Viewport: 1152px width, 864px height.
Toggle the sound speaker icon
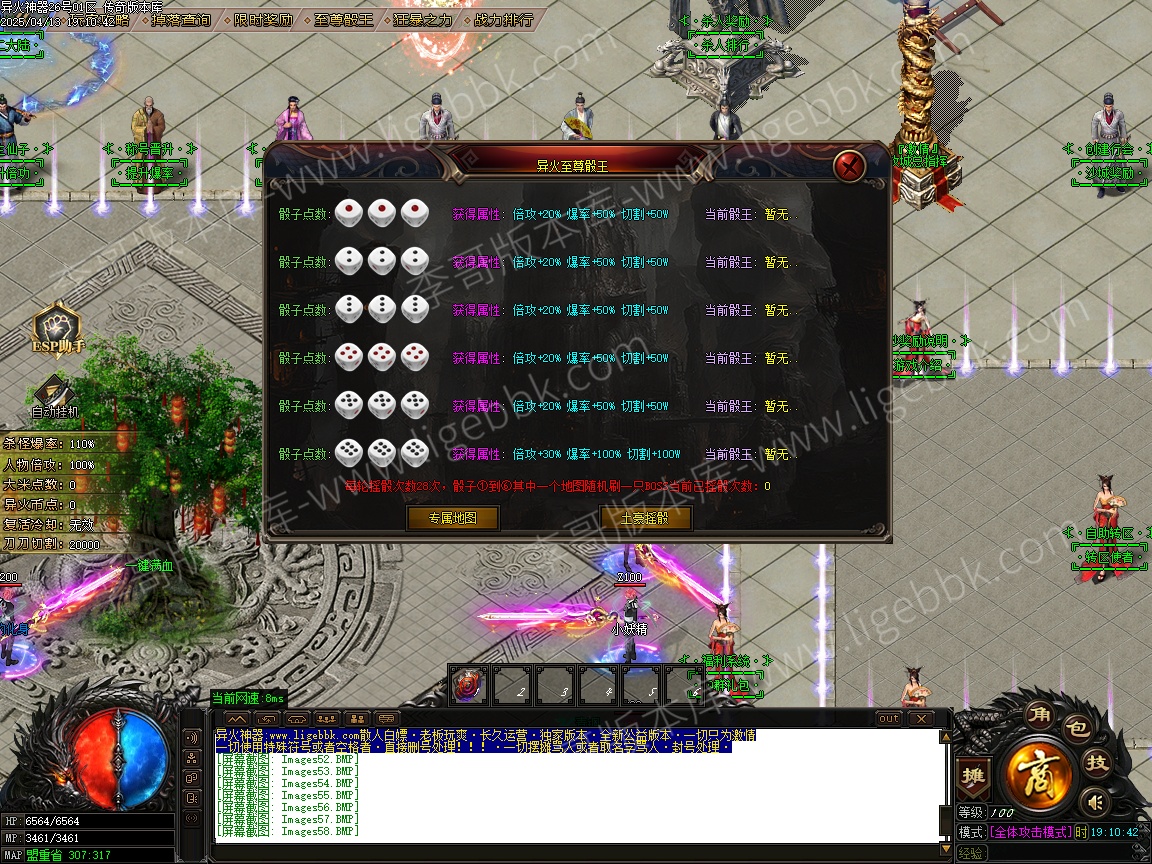(1095, 801)
